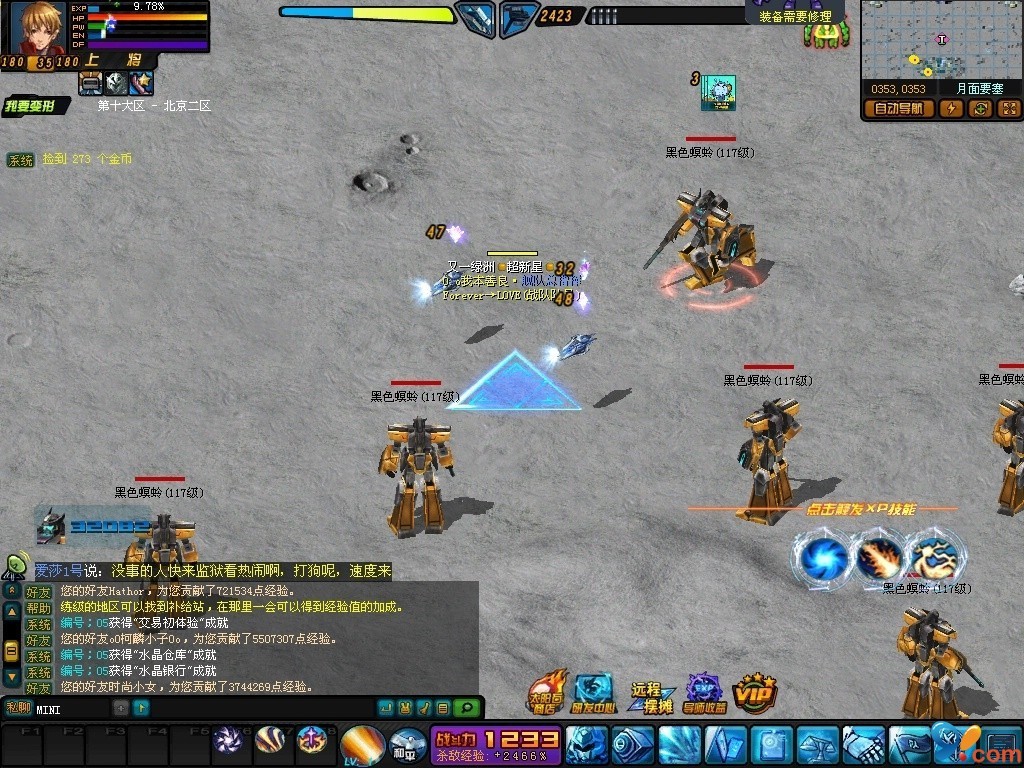Expand the minimap with the fullscreen button
This screenshot has height=768, width=1024.
click(1009, 109)
